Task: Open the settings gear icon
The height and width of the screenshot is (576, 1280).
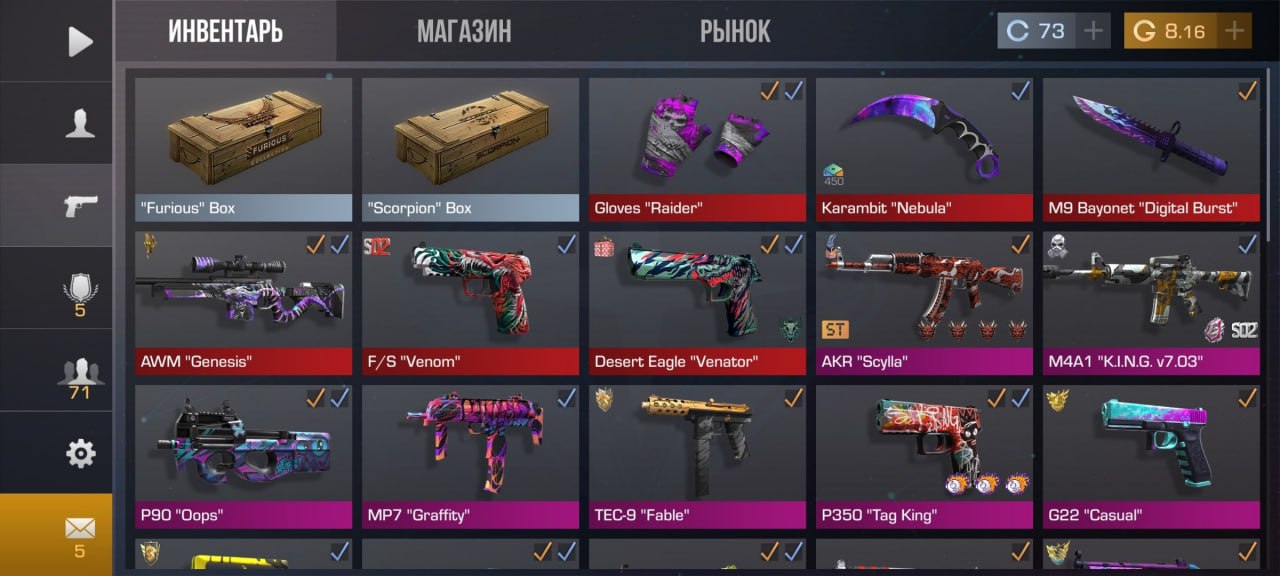Action: [79, 453]
